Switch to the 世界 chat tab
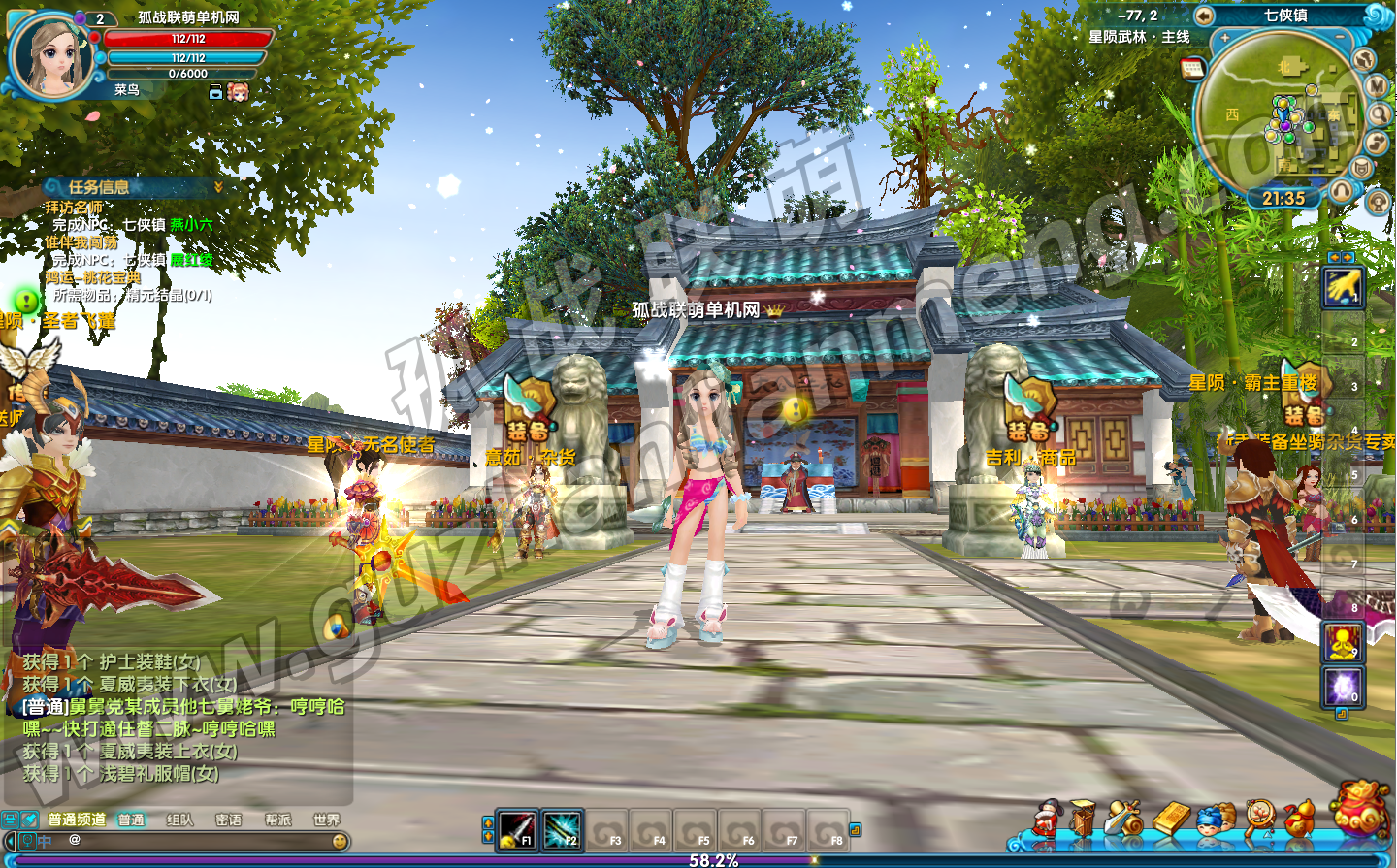 click(326, 820)
